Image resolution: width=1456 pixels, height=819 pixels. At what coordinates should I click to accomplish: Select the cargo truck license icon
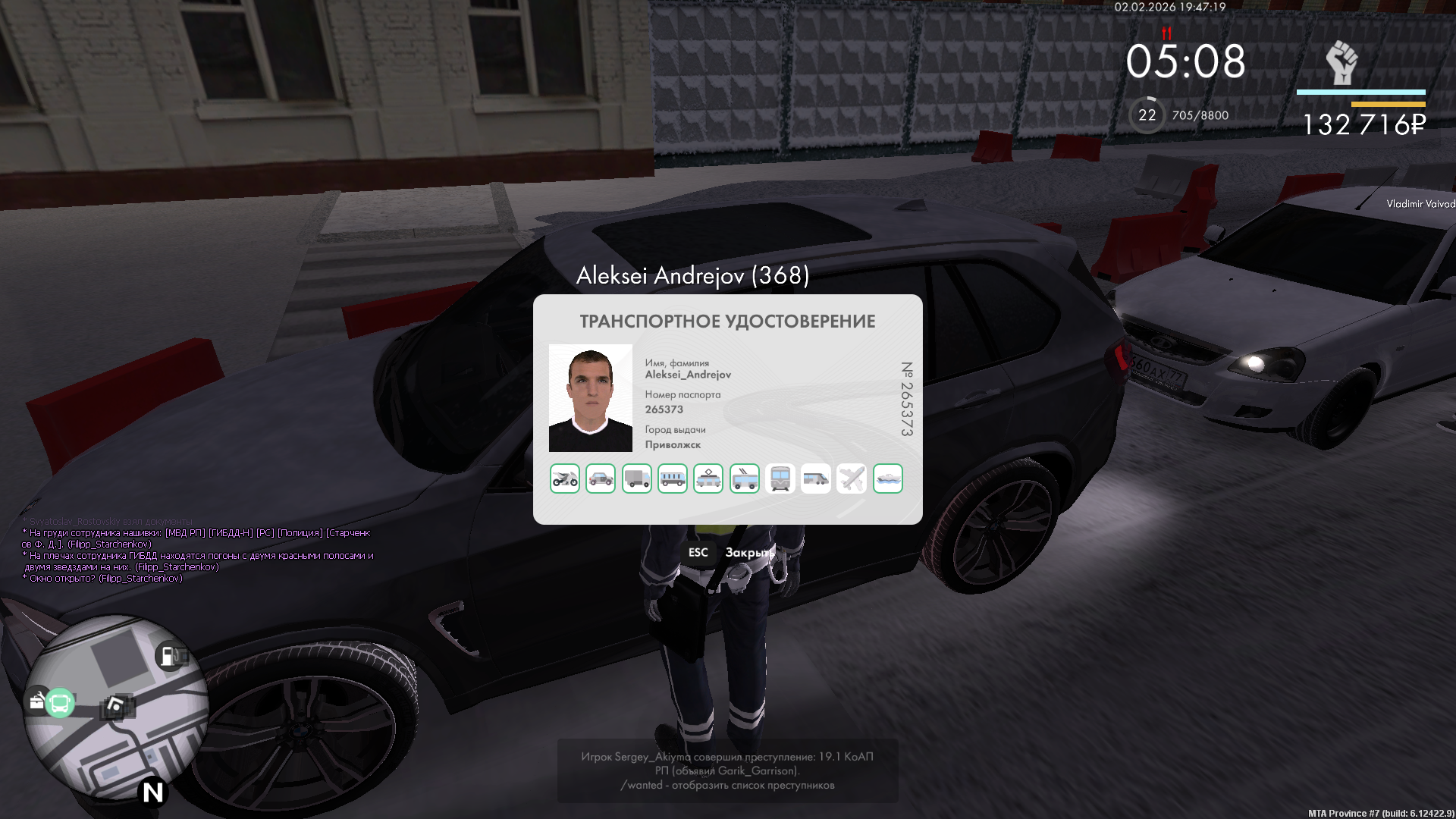[637, 479]
